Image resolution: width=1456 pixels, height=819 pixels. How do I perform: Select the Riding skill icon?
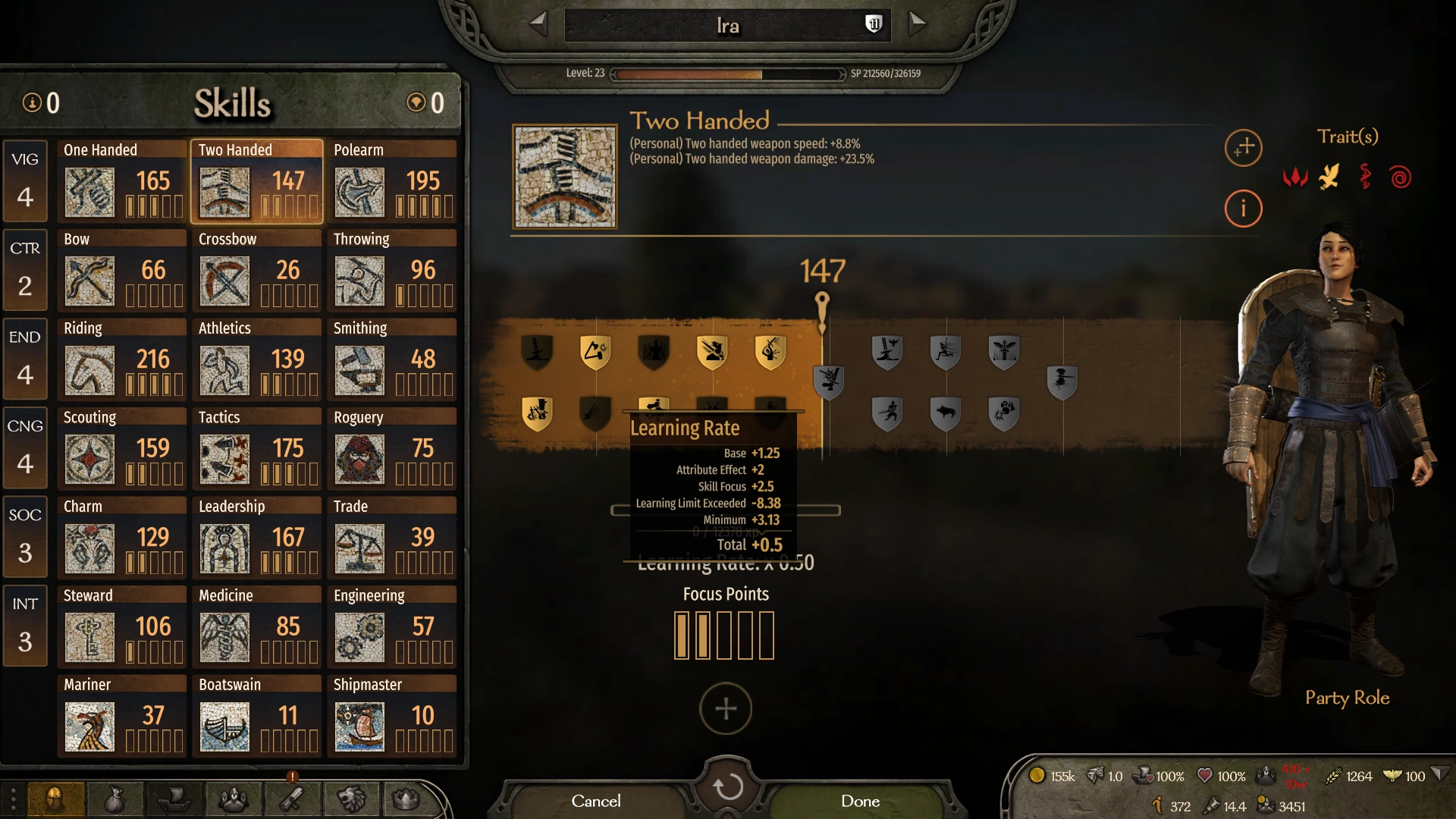point(89,371)
